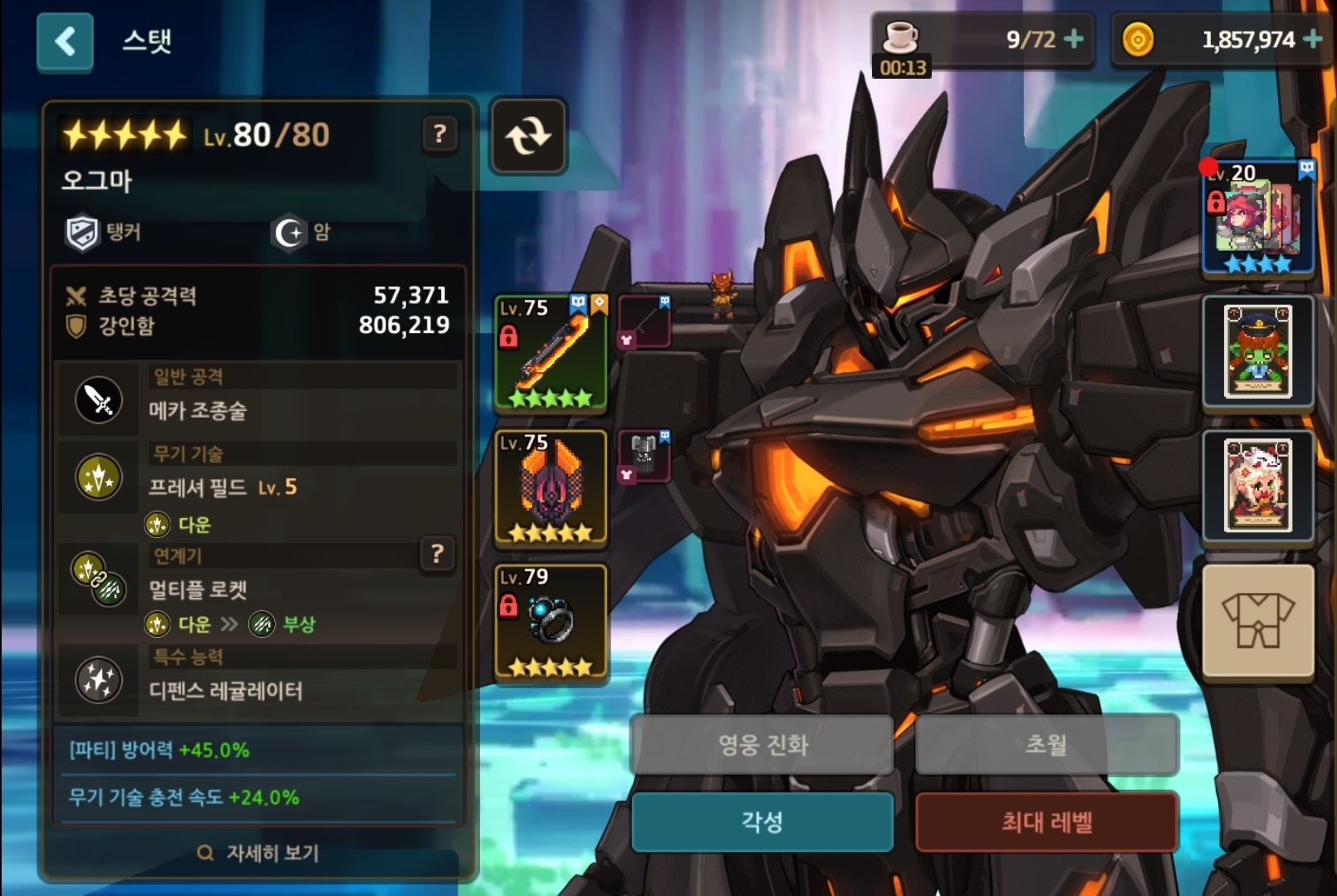This screenshot has height=896, width=1337.
Task: Show details with 자세히 보기
Action: click(259, 853)
